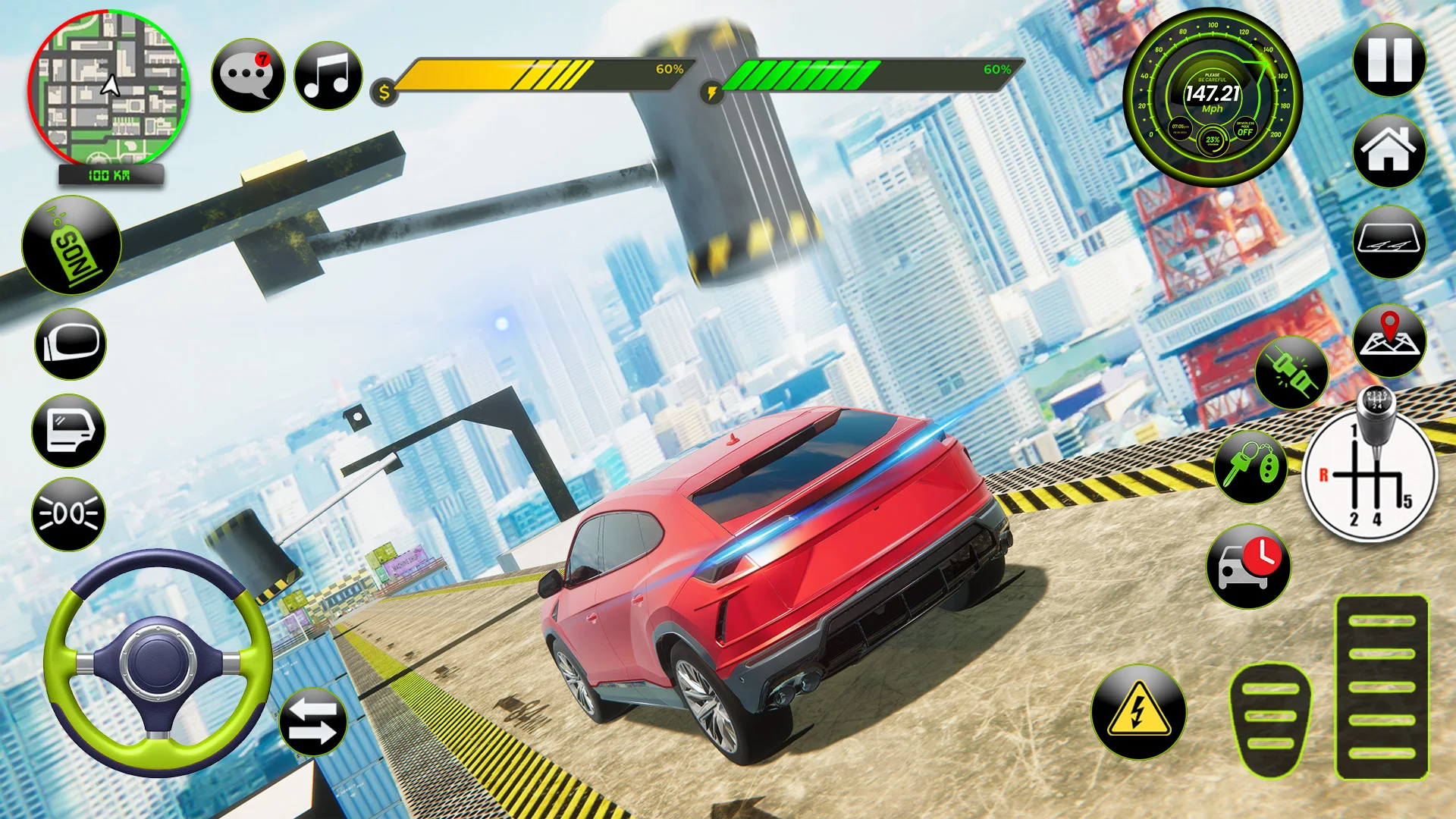Activate the NOS boost

[72, 245]
